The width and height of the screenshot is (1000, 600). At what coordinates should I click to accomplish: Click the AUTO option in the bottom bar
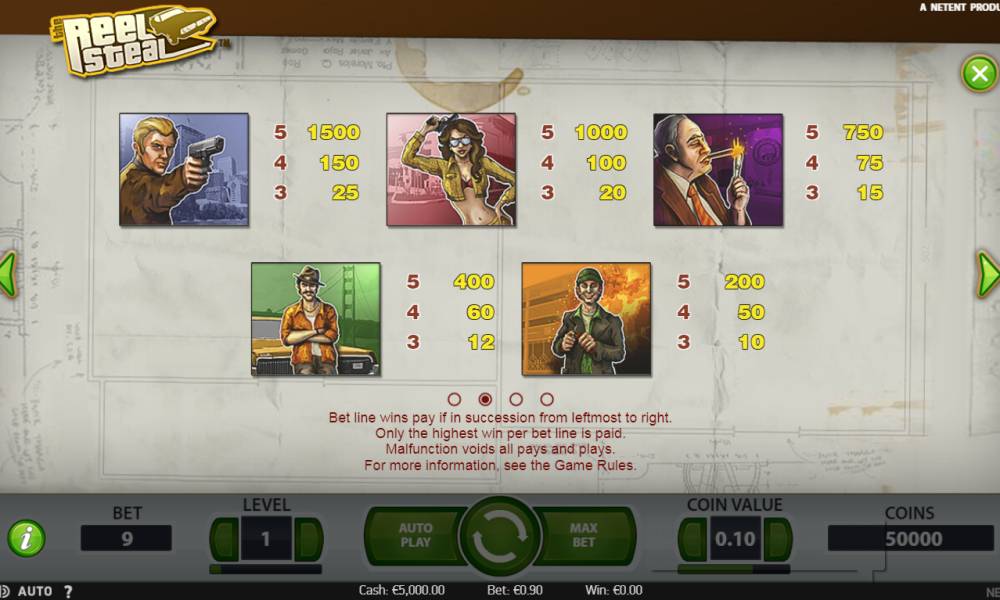pyautogui.click(x=35, y=591)
